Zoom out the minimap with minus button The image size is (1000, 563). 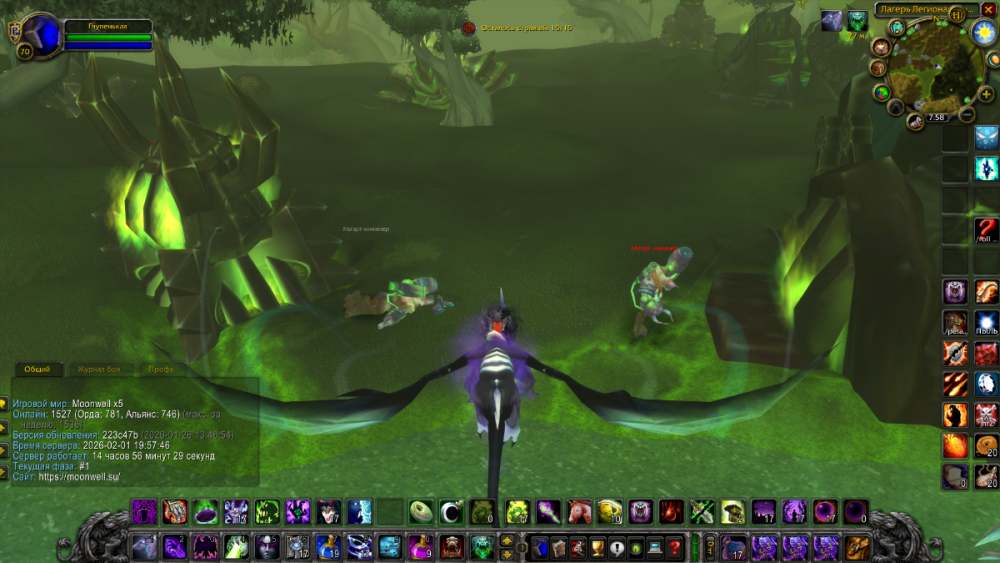click(x=967, y=115)
